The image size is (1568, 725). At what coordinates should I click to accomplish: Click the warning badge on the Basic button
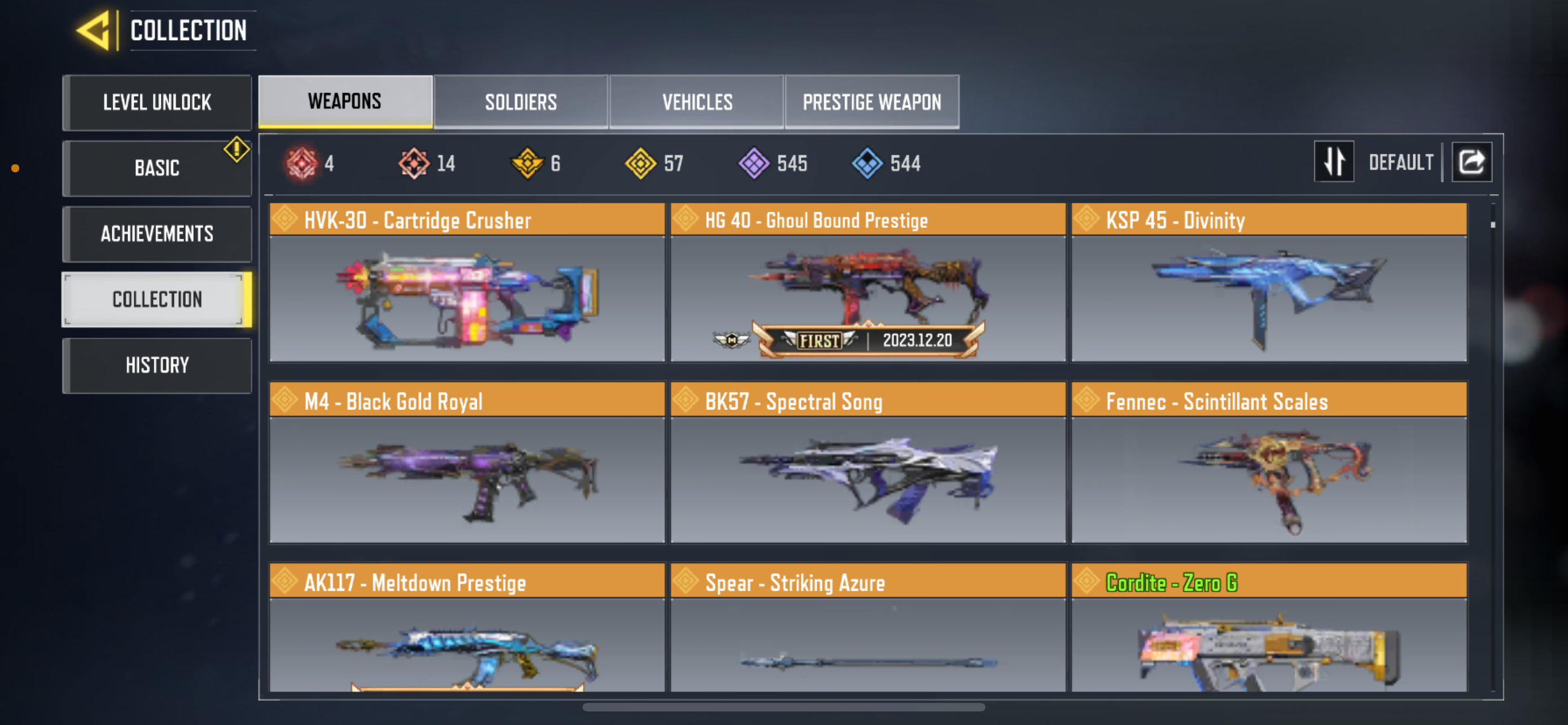click(236, 149)
